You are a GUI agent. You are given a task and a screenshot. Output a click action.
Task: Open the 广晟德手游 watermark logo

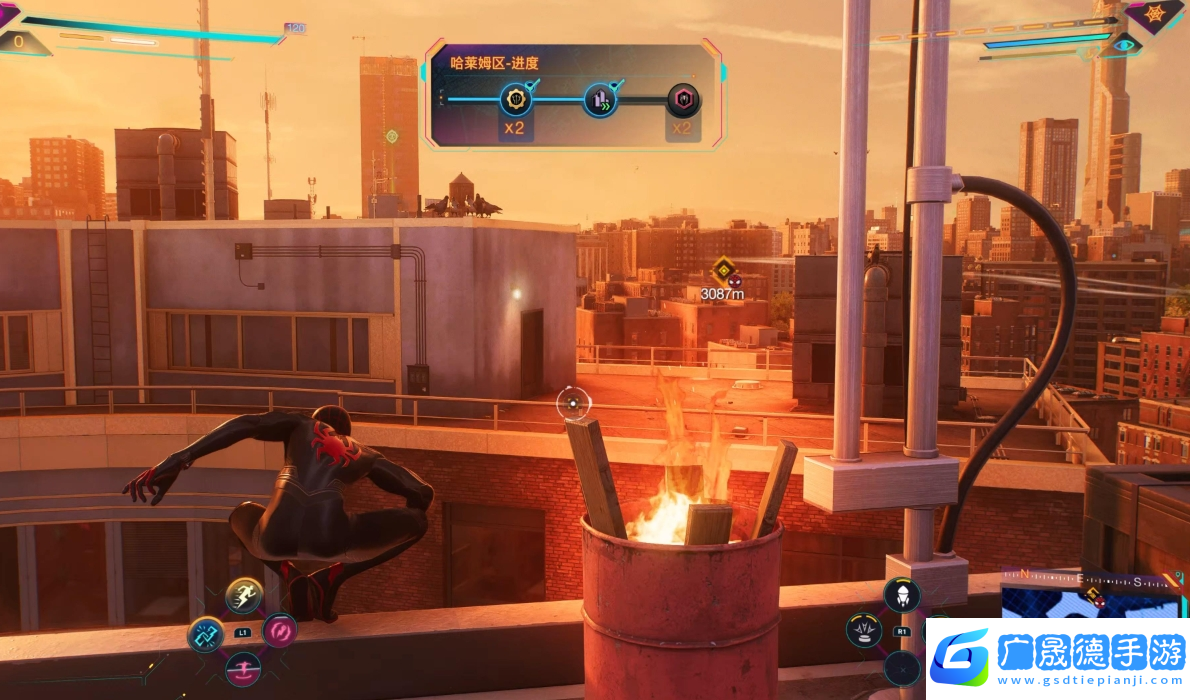(x=1057, y=657)
